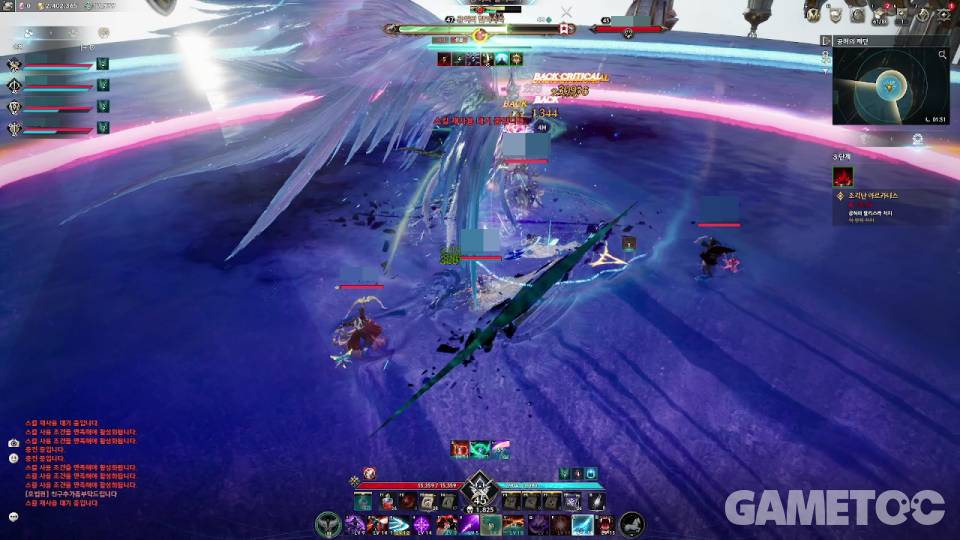Image resolution: width=960 pixels, height=540 pixels.
Task: Open the minimap of the current zone
Action: click(x=885, y=87)
